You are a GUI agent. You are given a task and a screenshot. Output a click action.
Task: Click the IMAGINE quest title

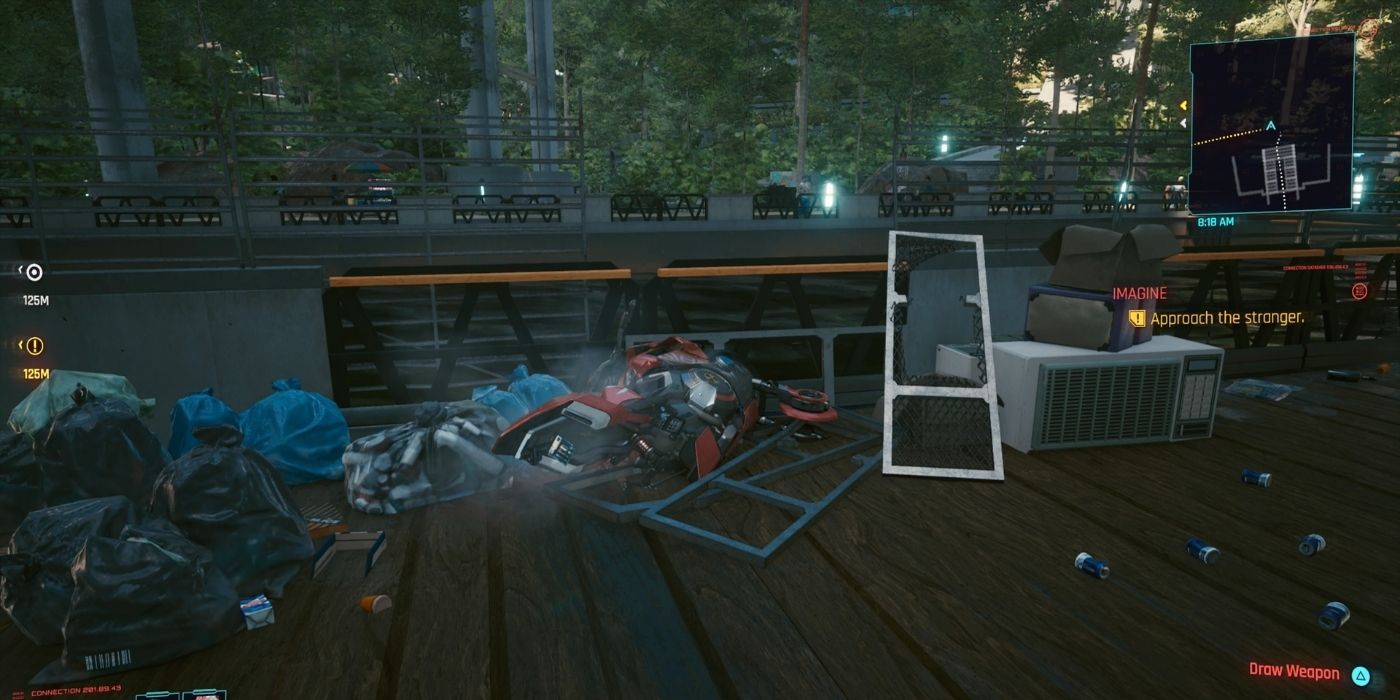pyautogui.click(x=1139, y=294)
